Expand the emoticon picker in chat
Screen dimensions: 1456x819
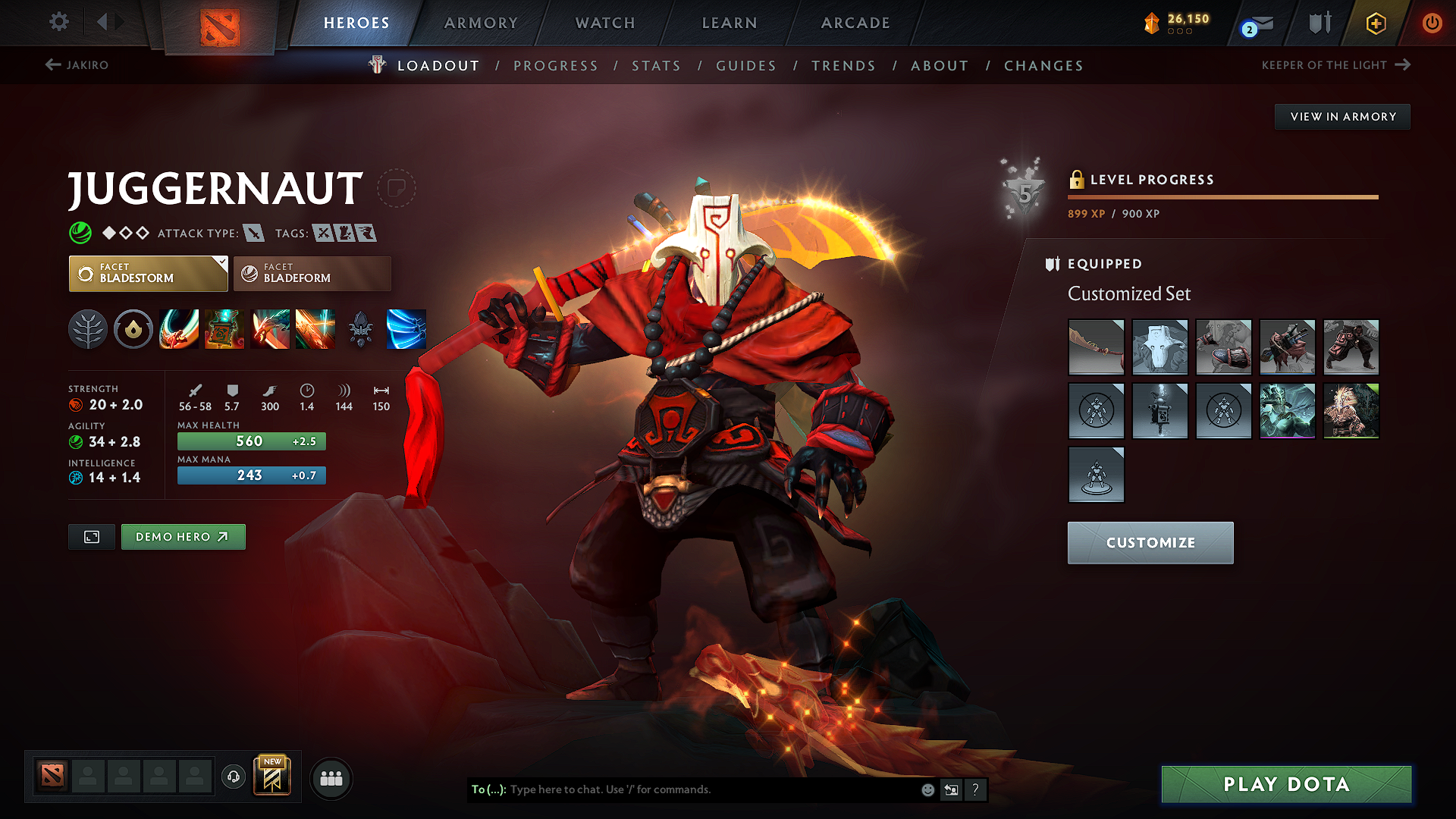tap(927, 789)
